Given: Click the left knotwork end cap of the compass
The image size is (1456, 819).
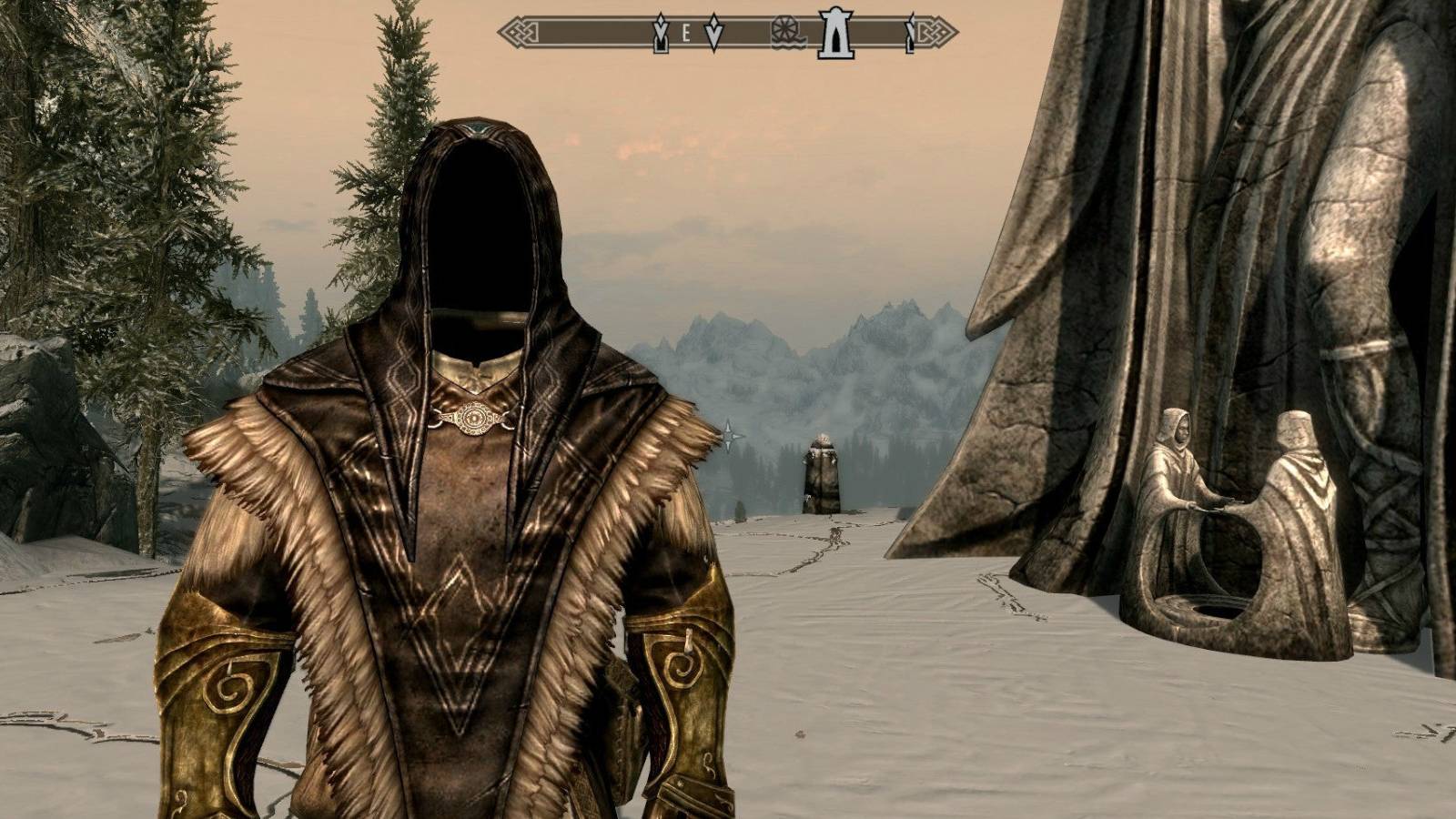Looking at the screenshot, I should tap(519, 32).
